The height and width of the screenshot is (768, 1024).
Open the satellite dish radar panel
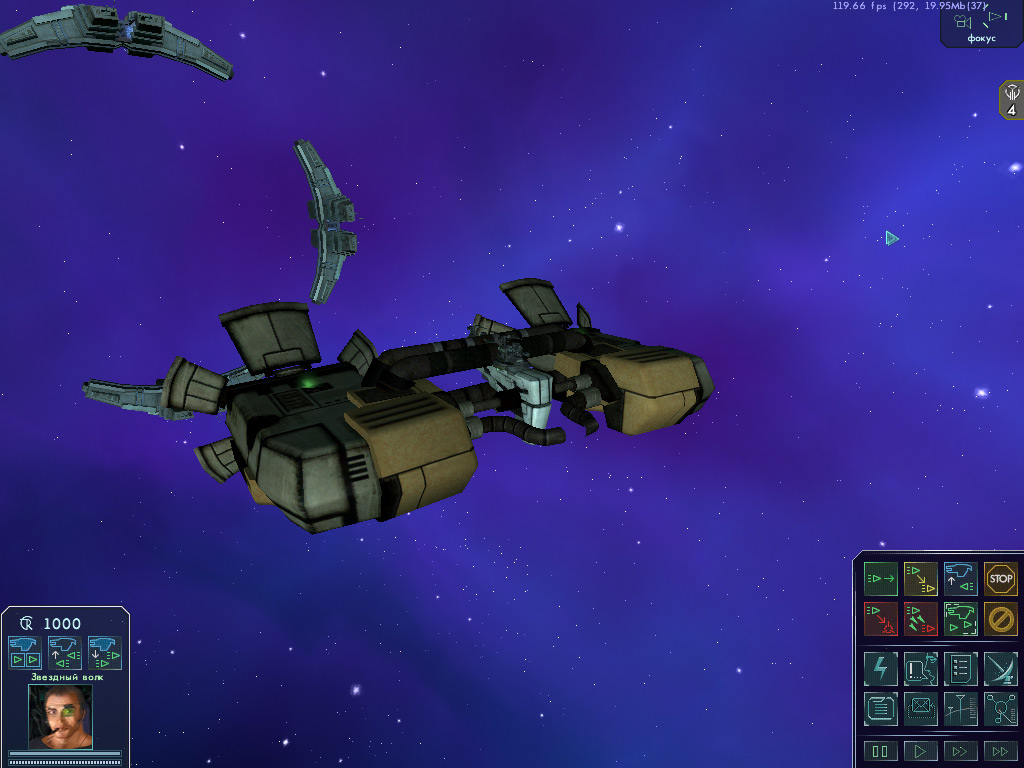tap(1000, 668)
